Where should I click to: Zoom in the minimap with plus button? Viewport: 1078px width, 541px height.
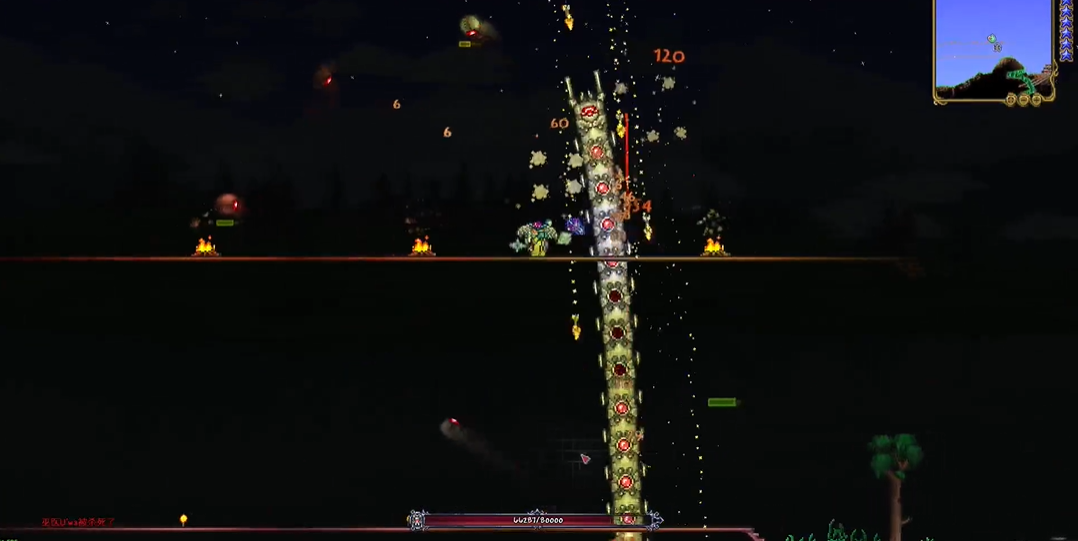click(1037, 99)
